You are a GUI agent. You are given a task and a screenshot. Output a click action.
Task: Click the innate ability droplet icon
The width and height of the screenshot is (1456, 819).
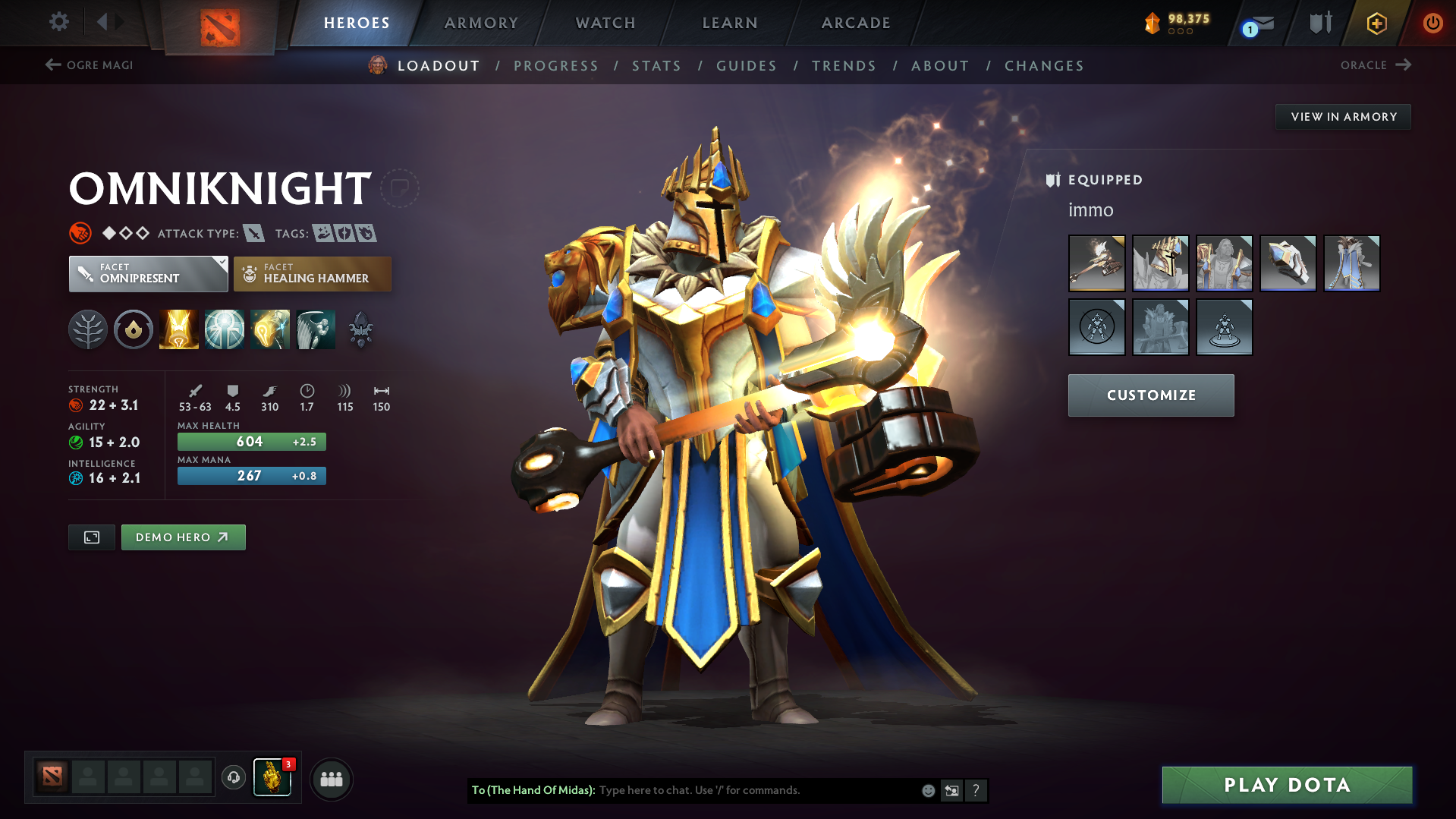pyautogui.click(x=133, y=329)
